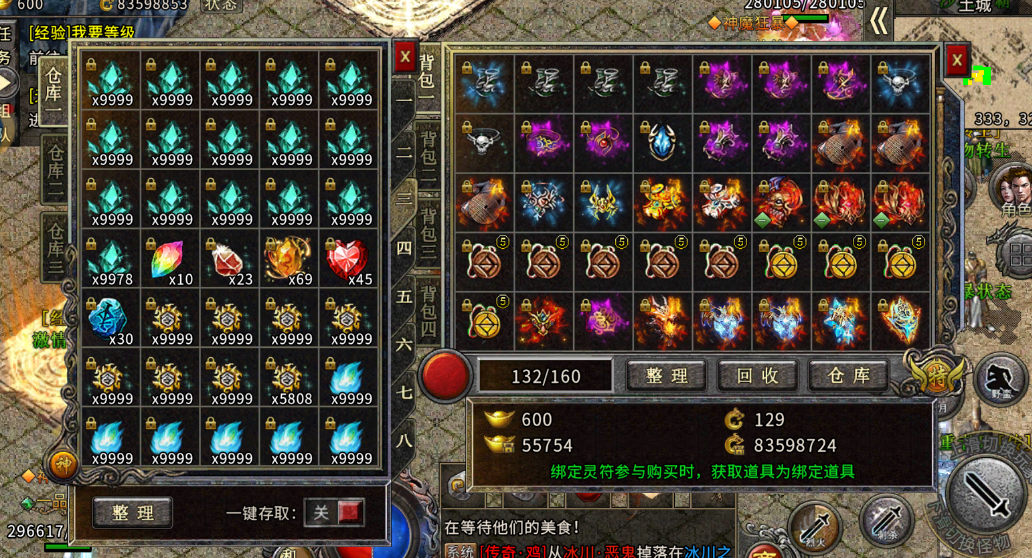Pick the red heart gem stack x45
Screen dimensions: 1032x558
pyautogui.click(x=349, y=261)
